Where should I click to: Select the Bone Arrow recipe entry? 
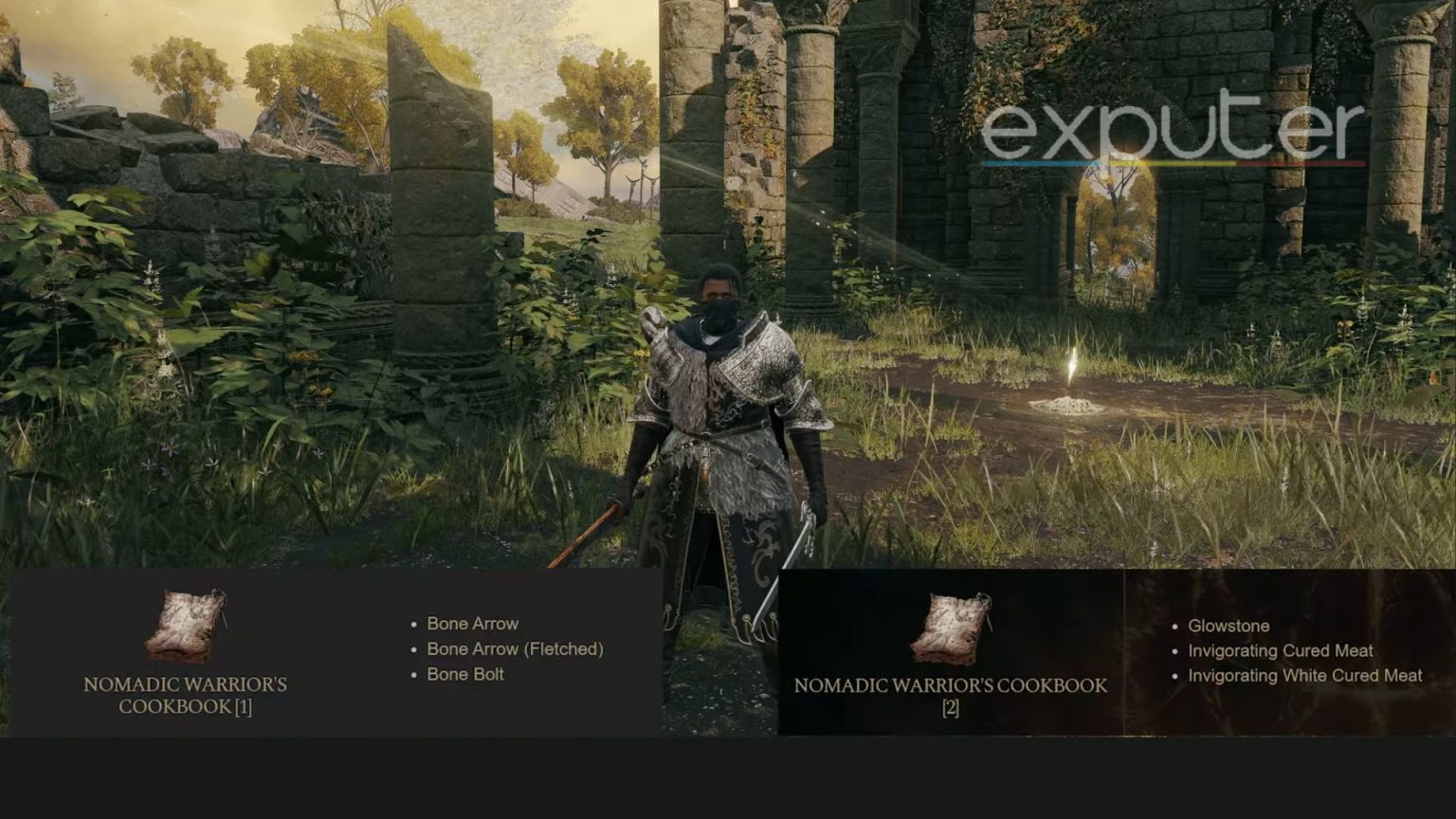(x=473, y=624)
